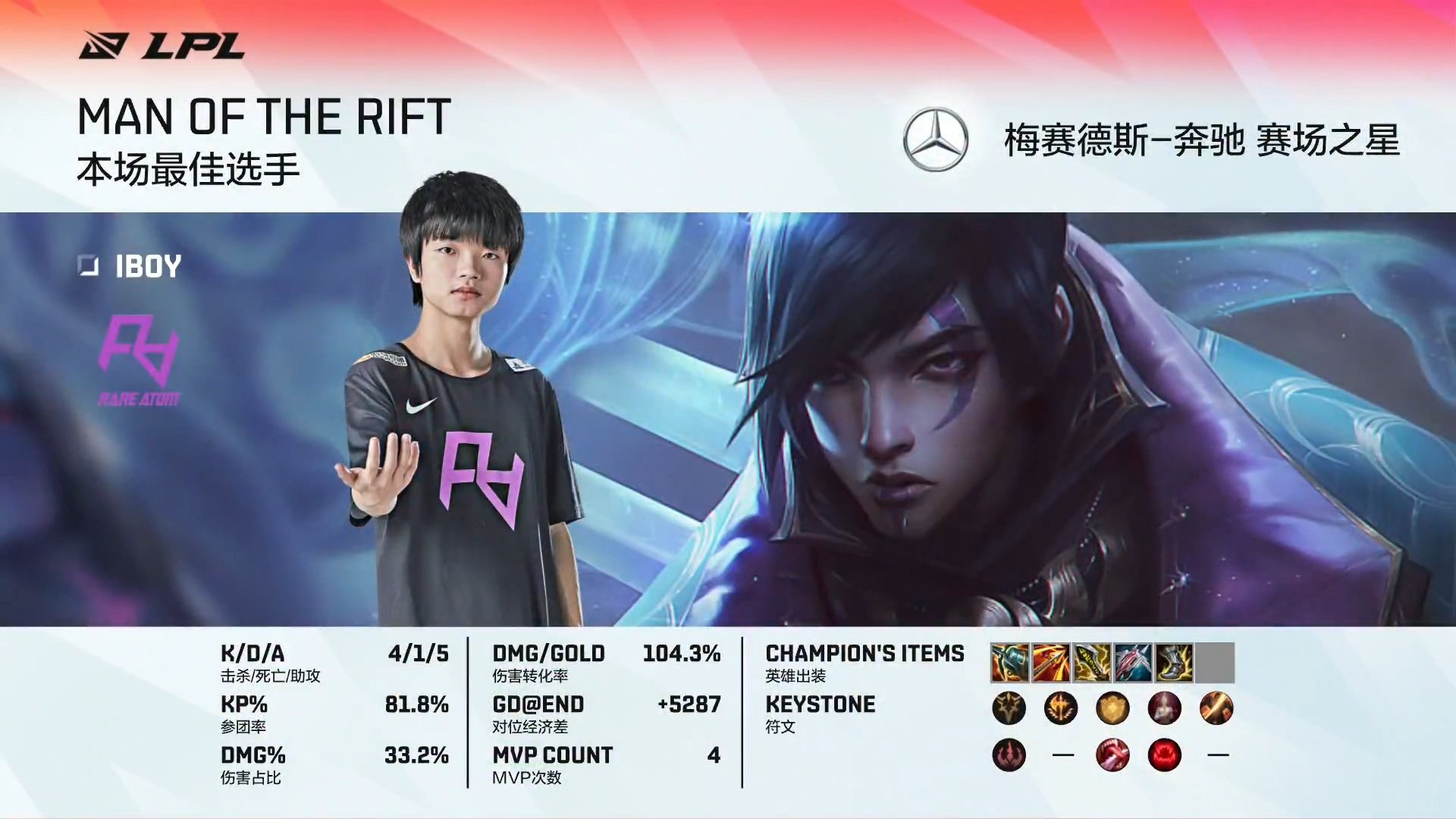Image resolution: width=1456 pixels, height=819 pixels.
Task: Click the red-bladed item on teal background
Action: pos(1132,663)
